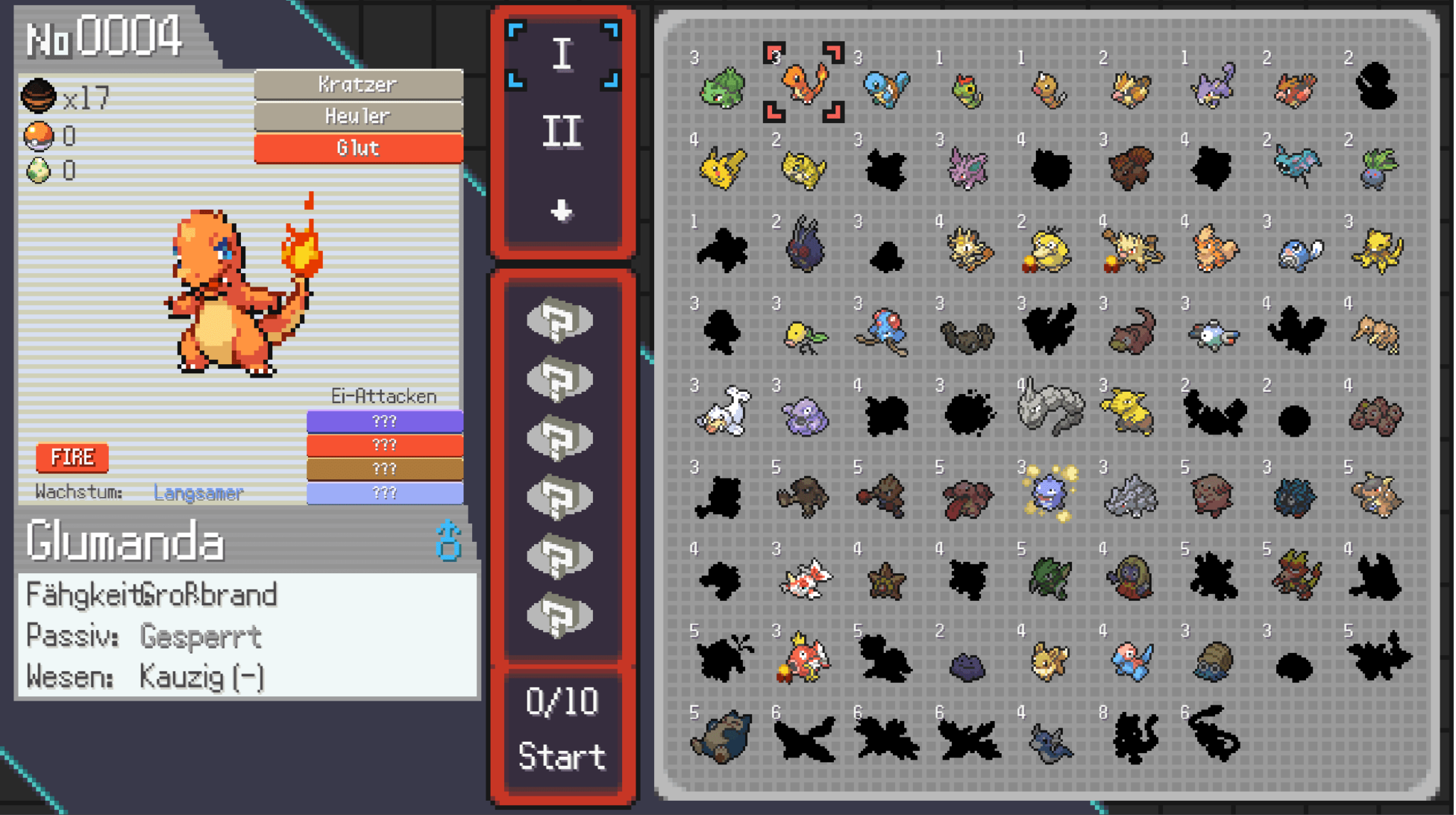1456x815 pixels.
Task: Toggle the FIRE type badge
Action: 71,457
